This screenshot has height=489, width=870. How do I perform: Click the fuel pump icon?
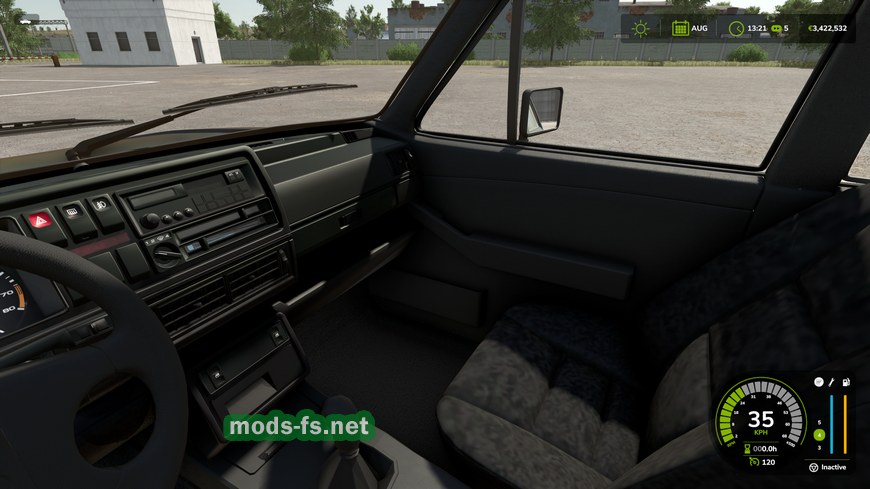pyautogui.click(x=845, y=382)
